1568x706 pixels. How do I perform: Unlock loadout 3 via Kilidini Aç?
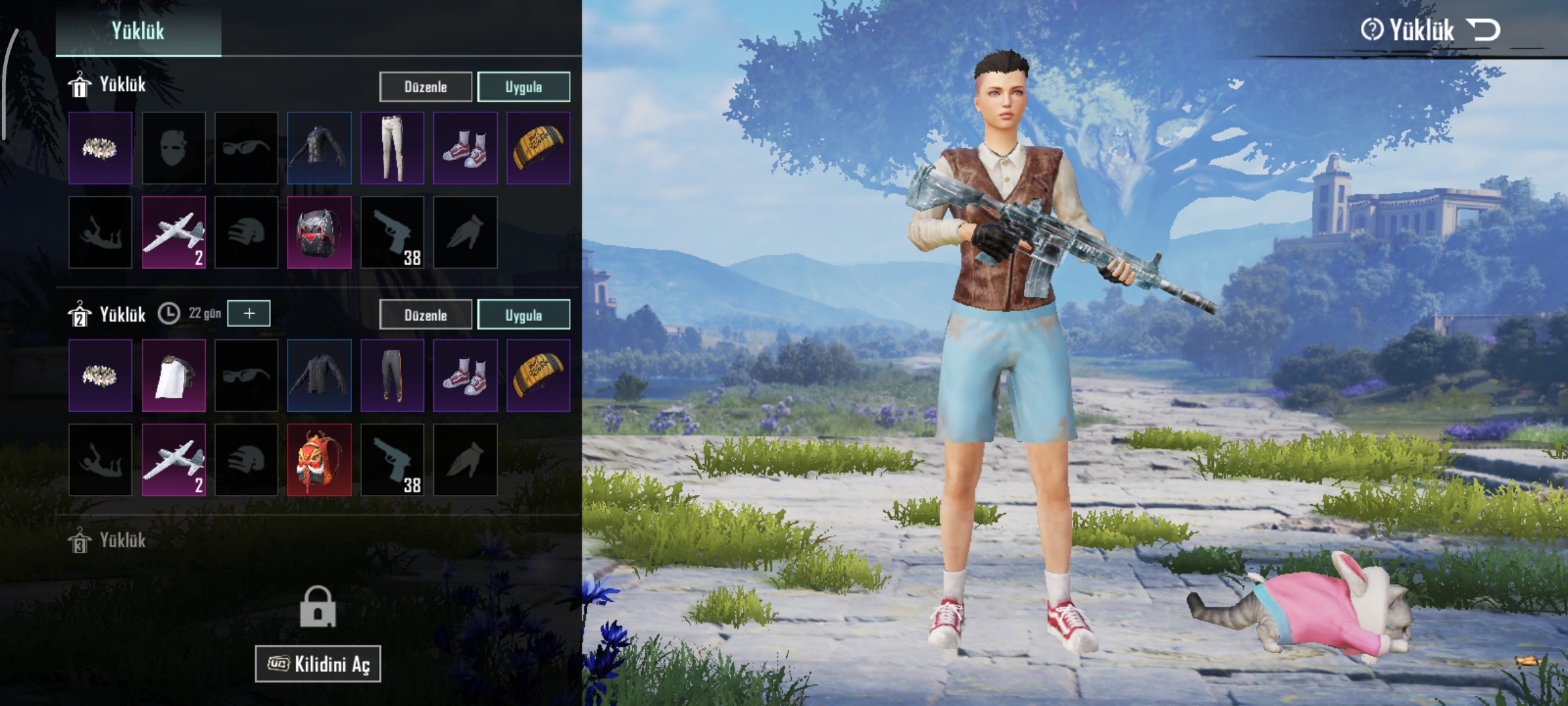318,664
